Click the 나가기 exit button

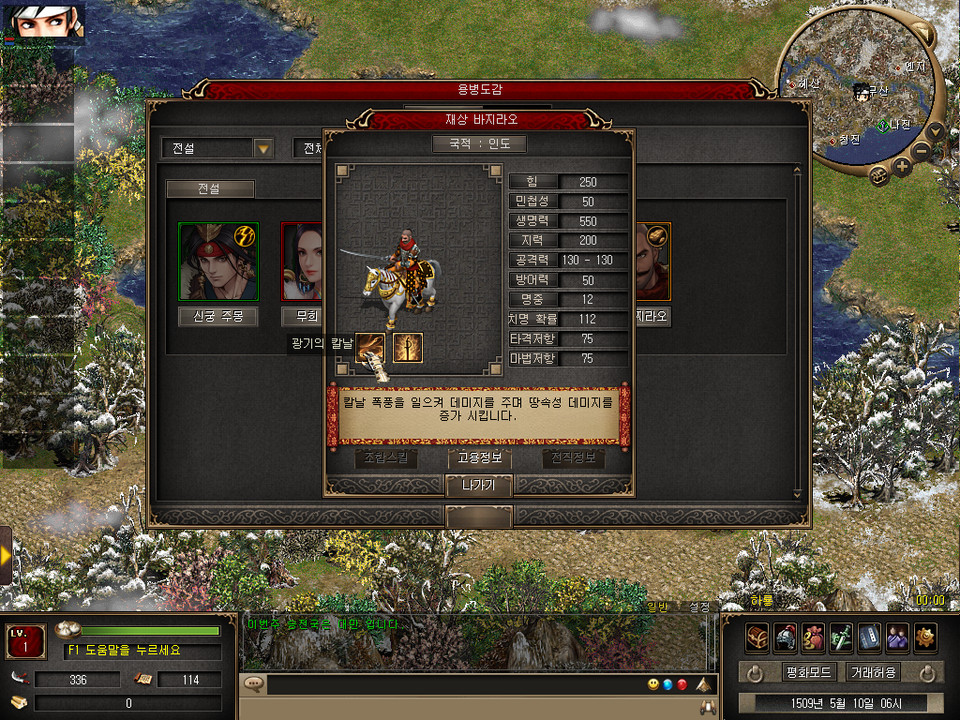(478, 485)
